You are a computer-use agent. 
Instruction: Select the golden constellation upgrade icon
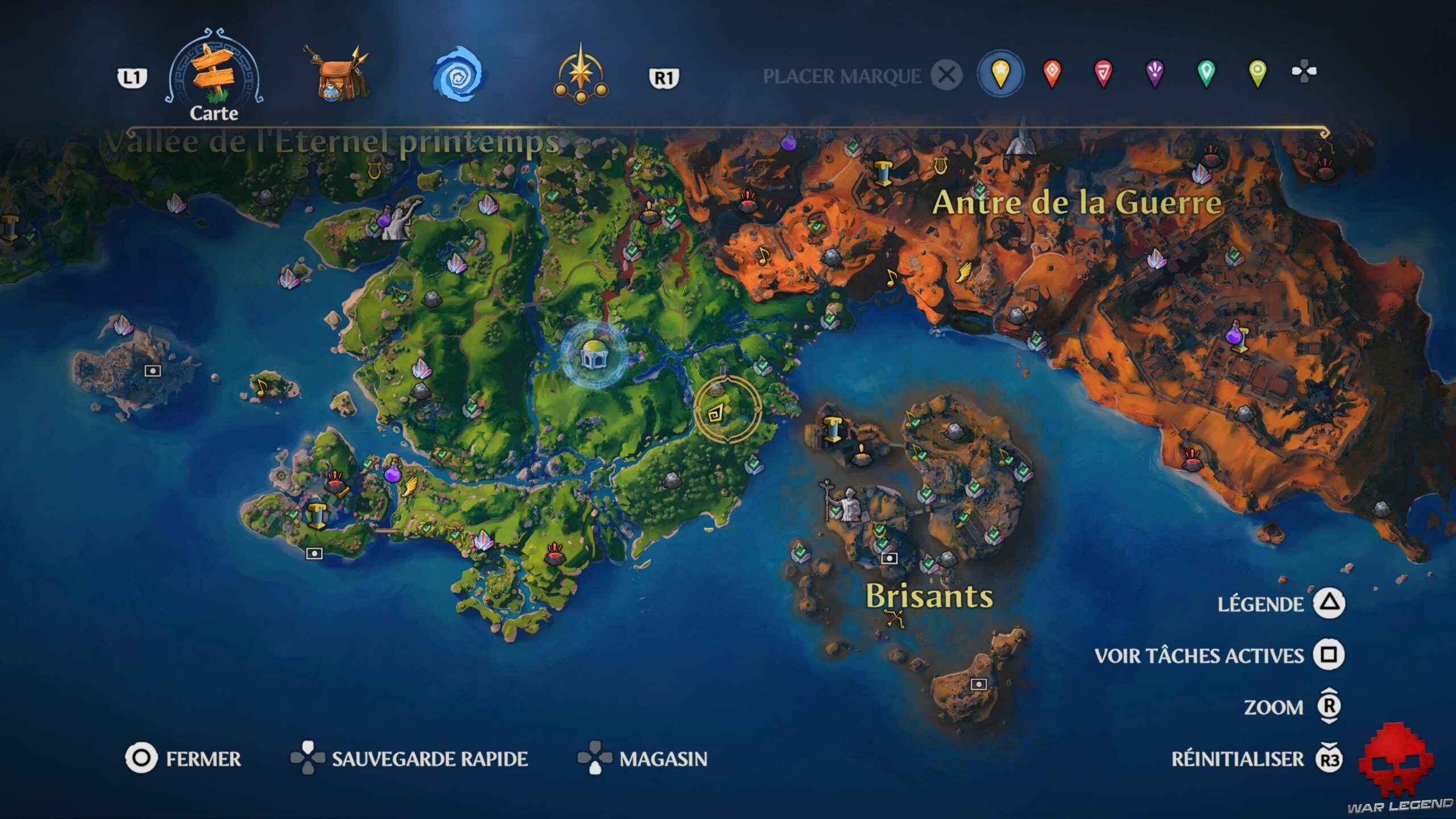[x=580, y=74]
